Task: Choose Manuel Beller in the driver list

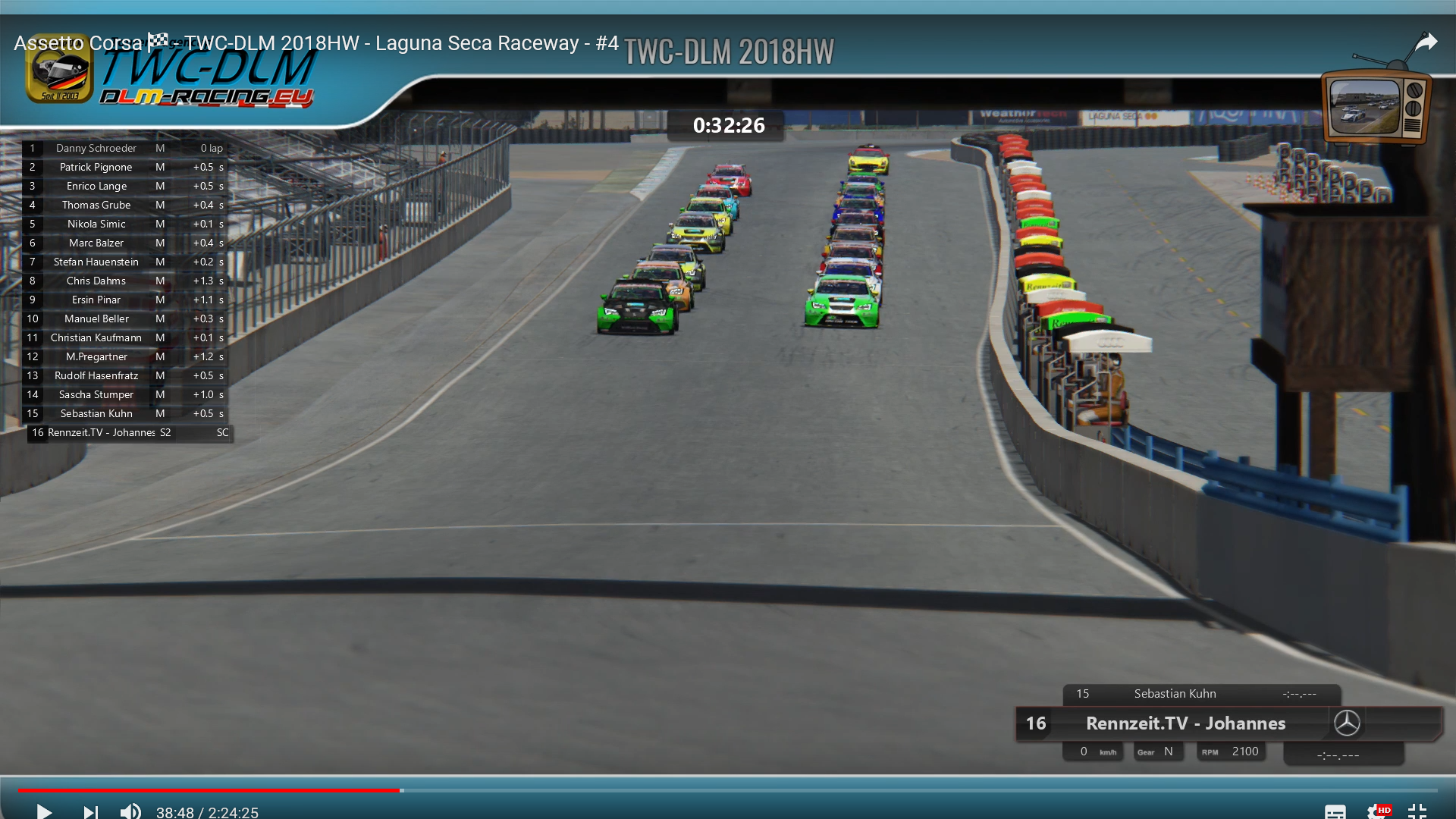Action: click(96, 319)
